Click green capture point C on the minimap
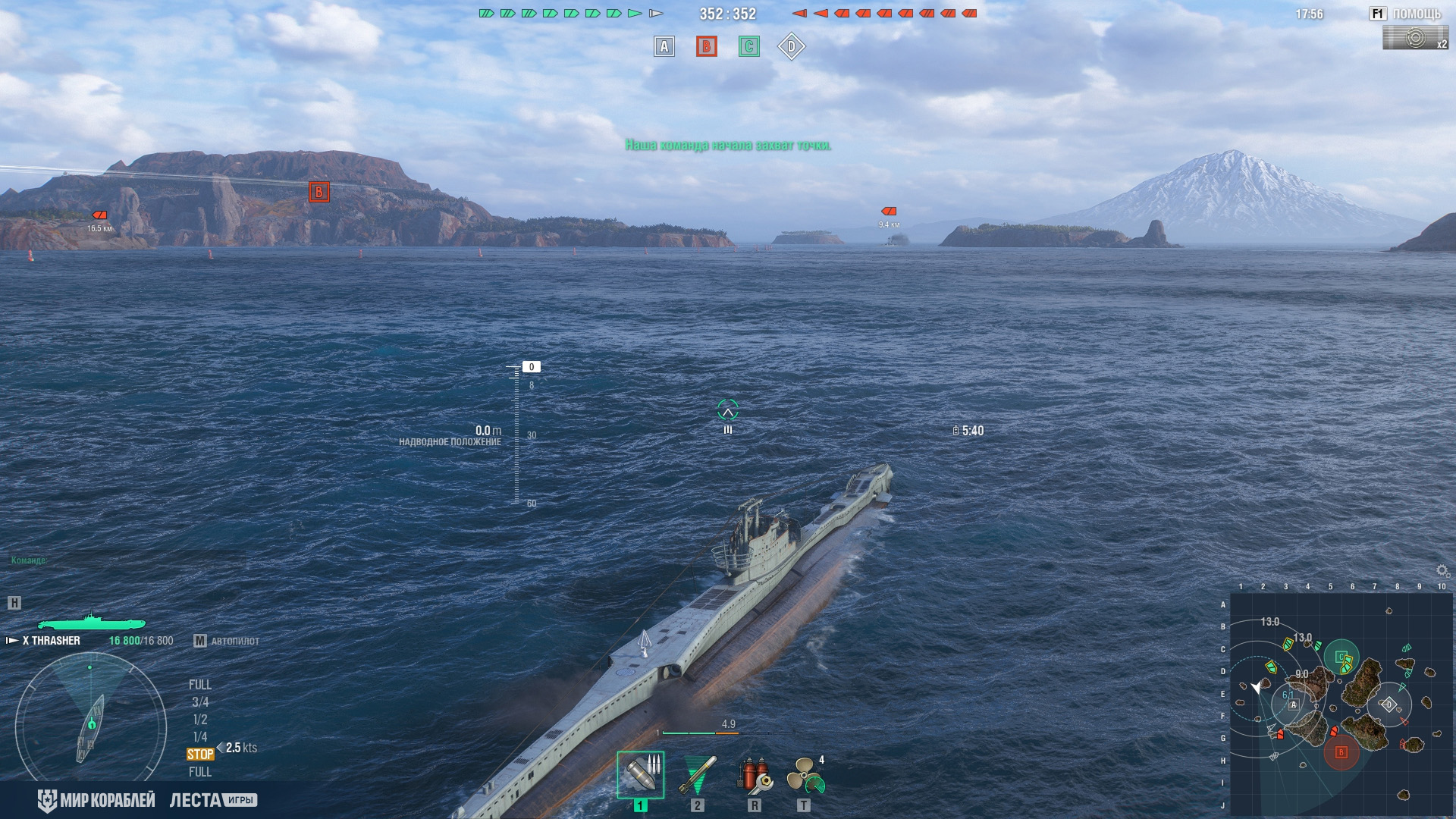Viewport: 1456px width, 819px height. 1341,657
